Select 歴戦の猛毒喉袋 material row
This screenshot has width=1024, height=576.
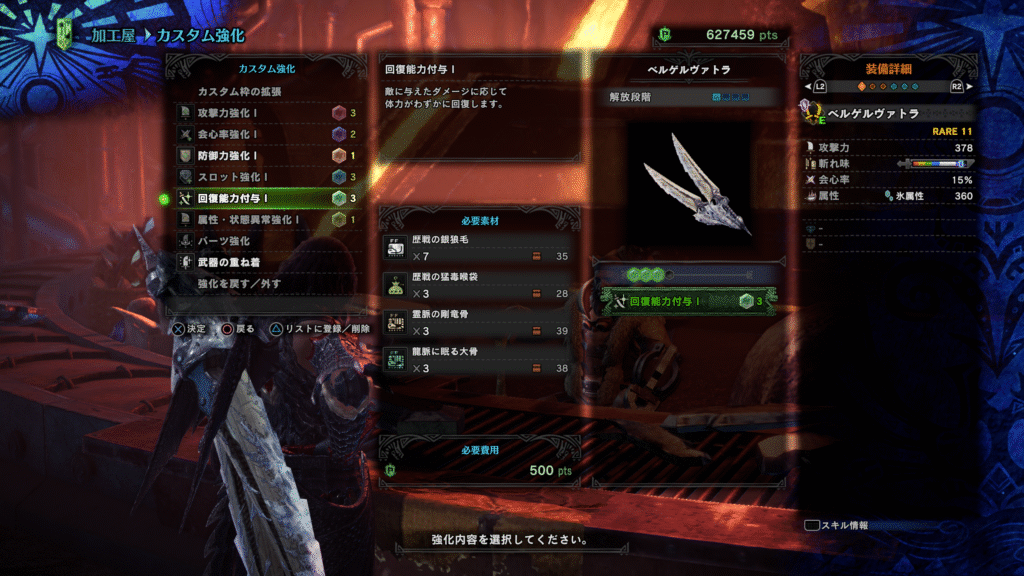coord(479,285)
